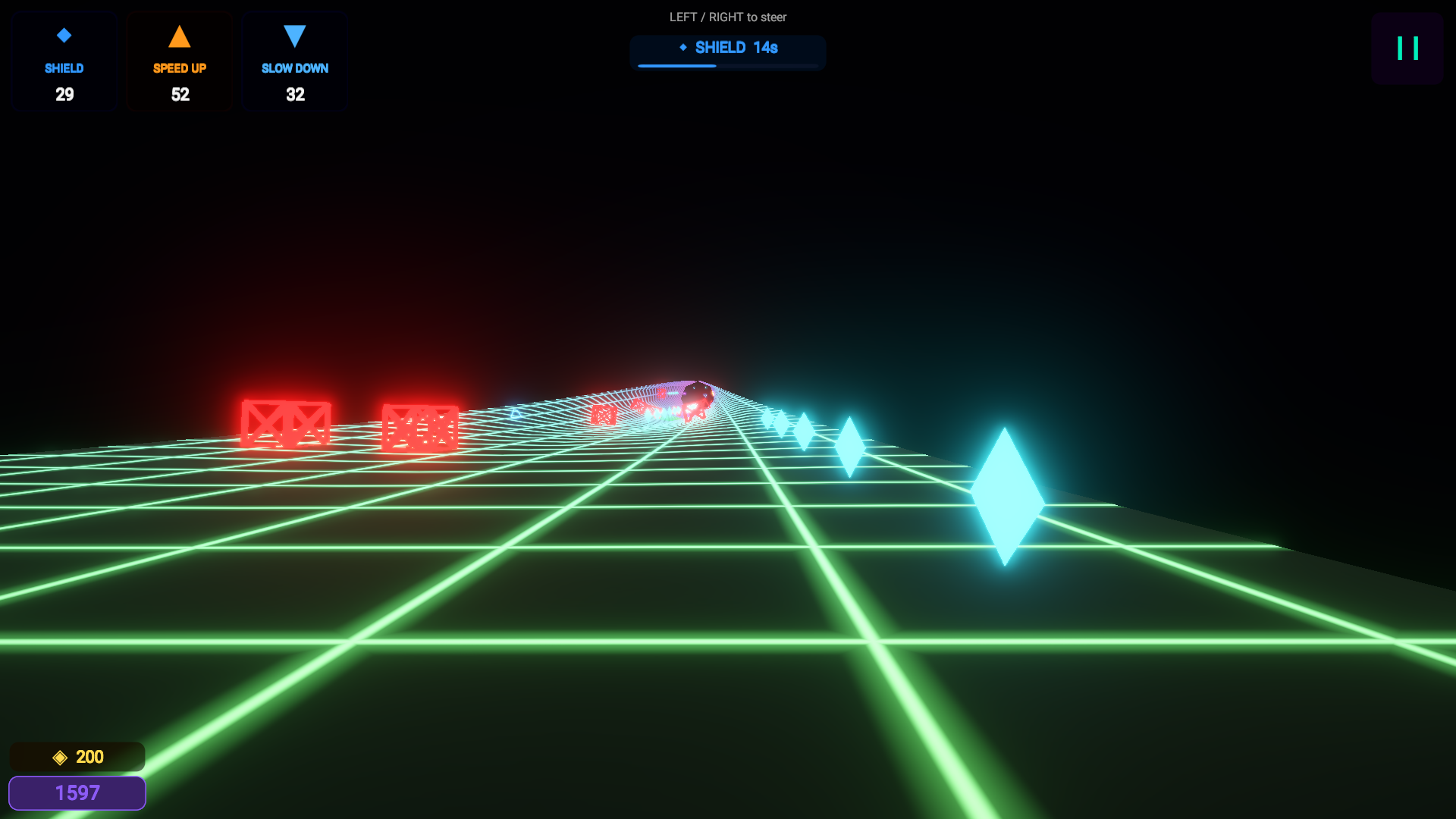
Task: Toggle the pause control in the top-right corner
Action: [x=1407, y=49]
